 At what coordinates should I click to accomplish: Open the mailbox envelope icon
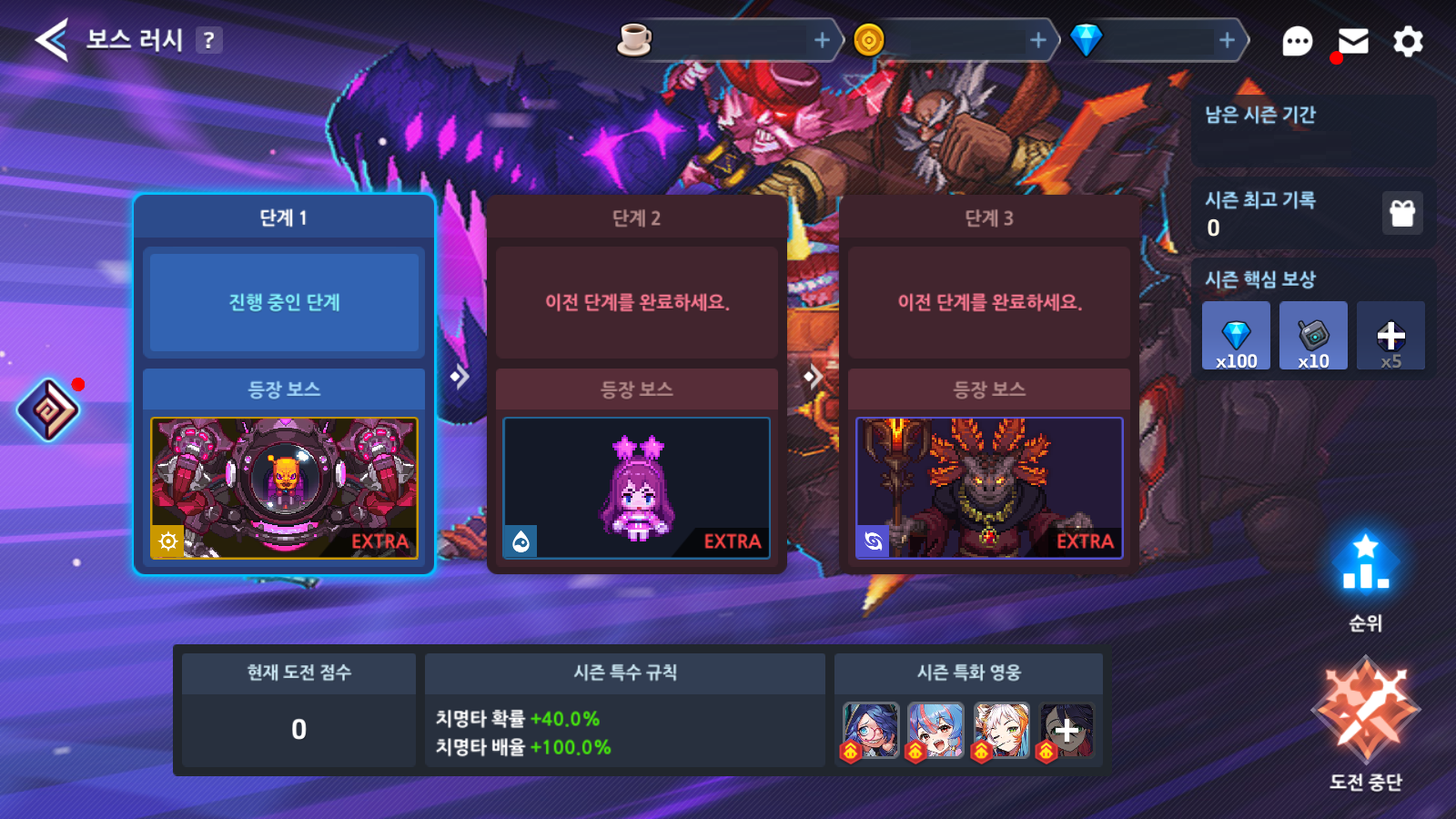(x=1353, y=41)
